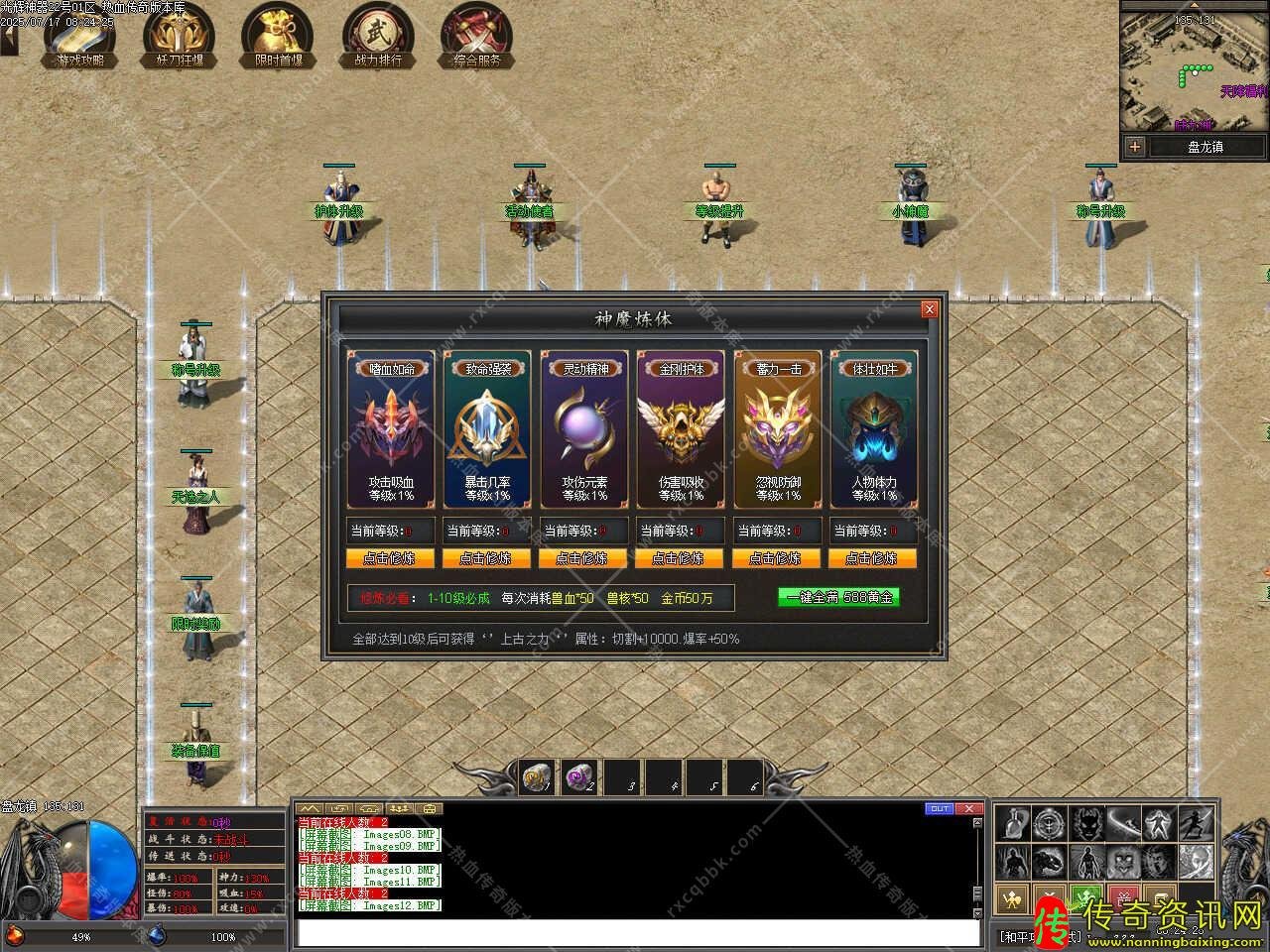Click the chat window's OUT button
This screenshot has height=952, width=1270.
point(939,808)
